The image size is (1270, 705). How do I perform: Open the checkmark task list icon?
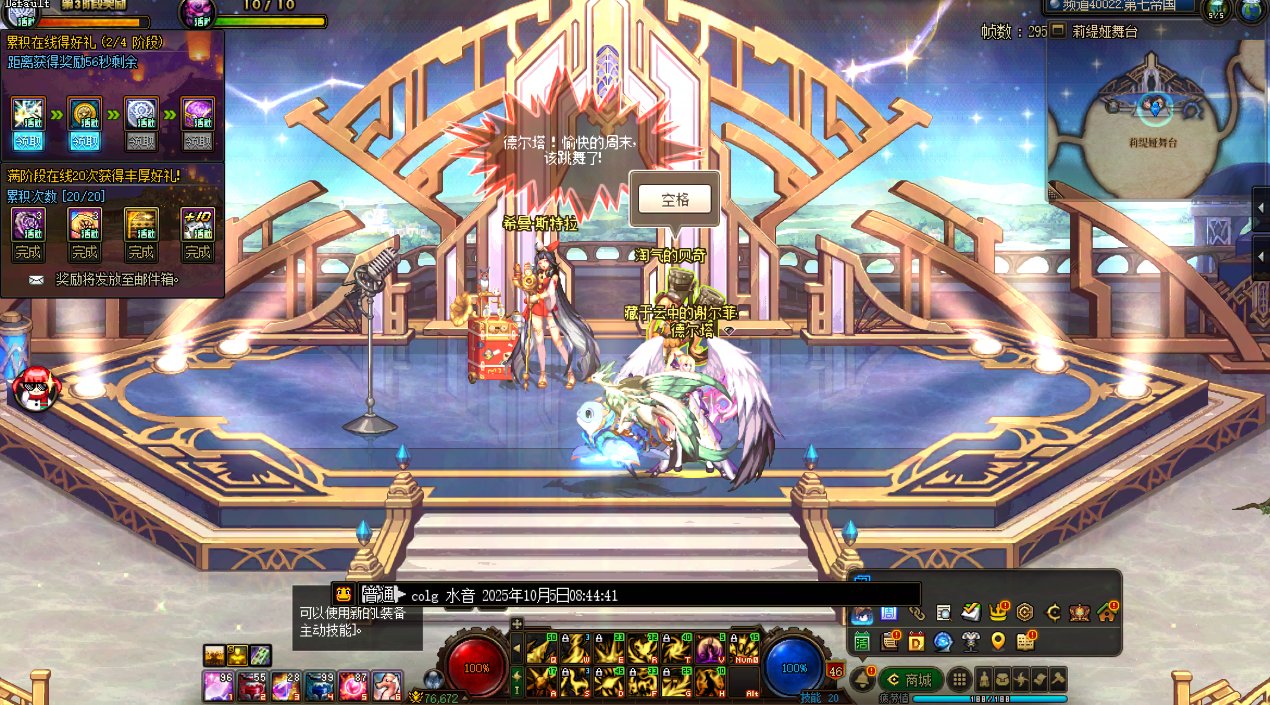[x=969, y=612]
